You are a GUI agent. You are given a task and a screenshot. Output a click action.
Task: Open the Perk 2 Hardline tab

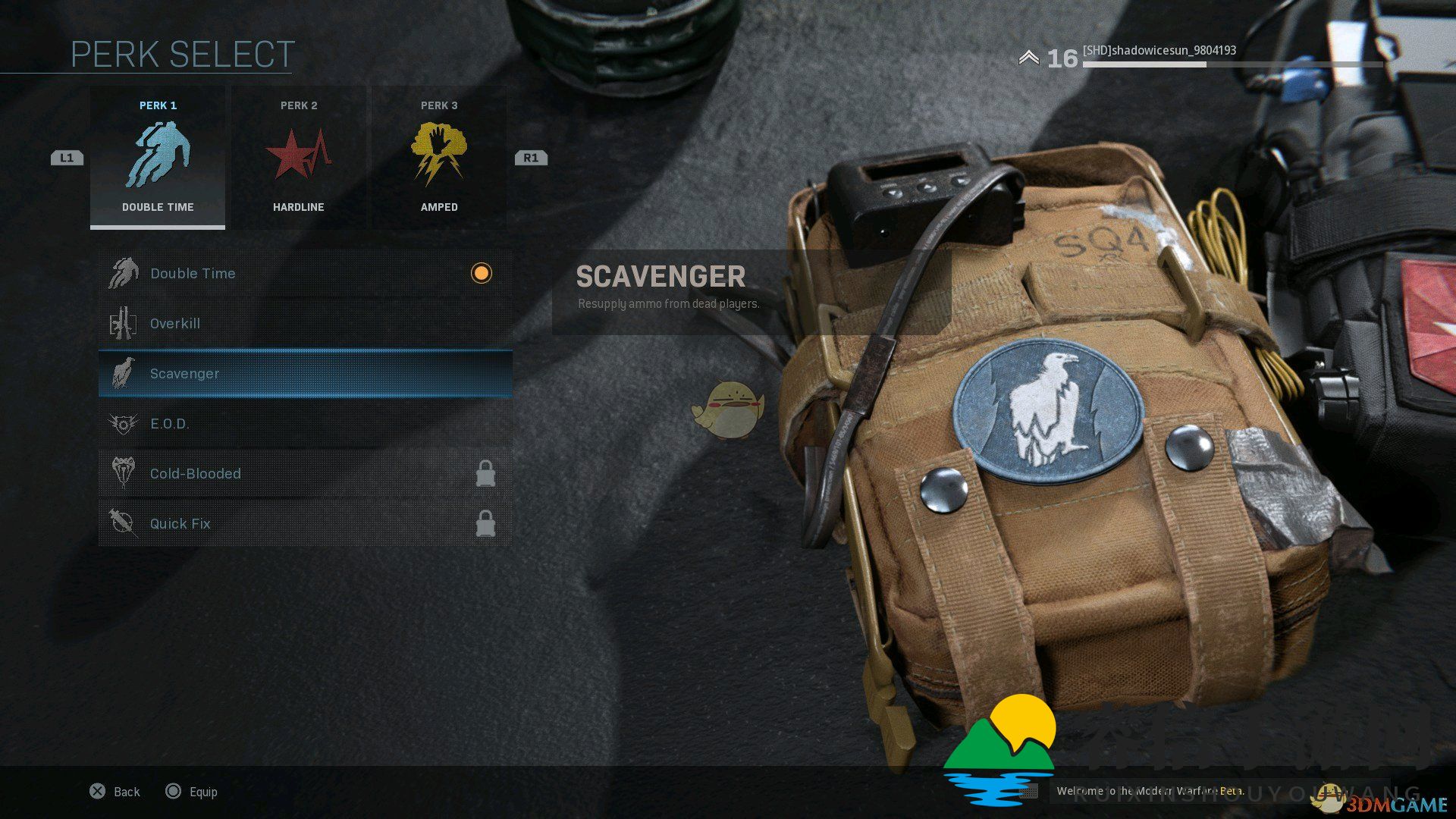(x=299, y=158)
